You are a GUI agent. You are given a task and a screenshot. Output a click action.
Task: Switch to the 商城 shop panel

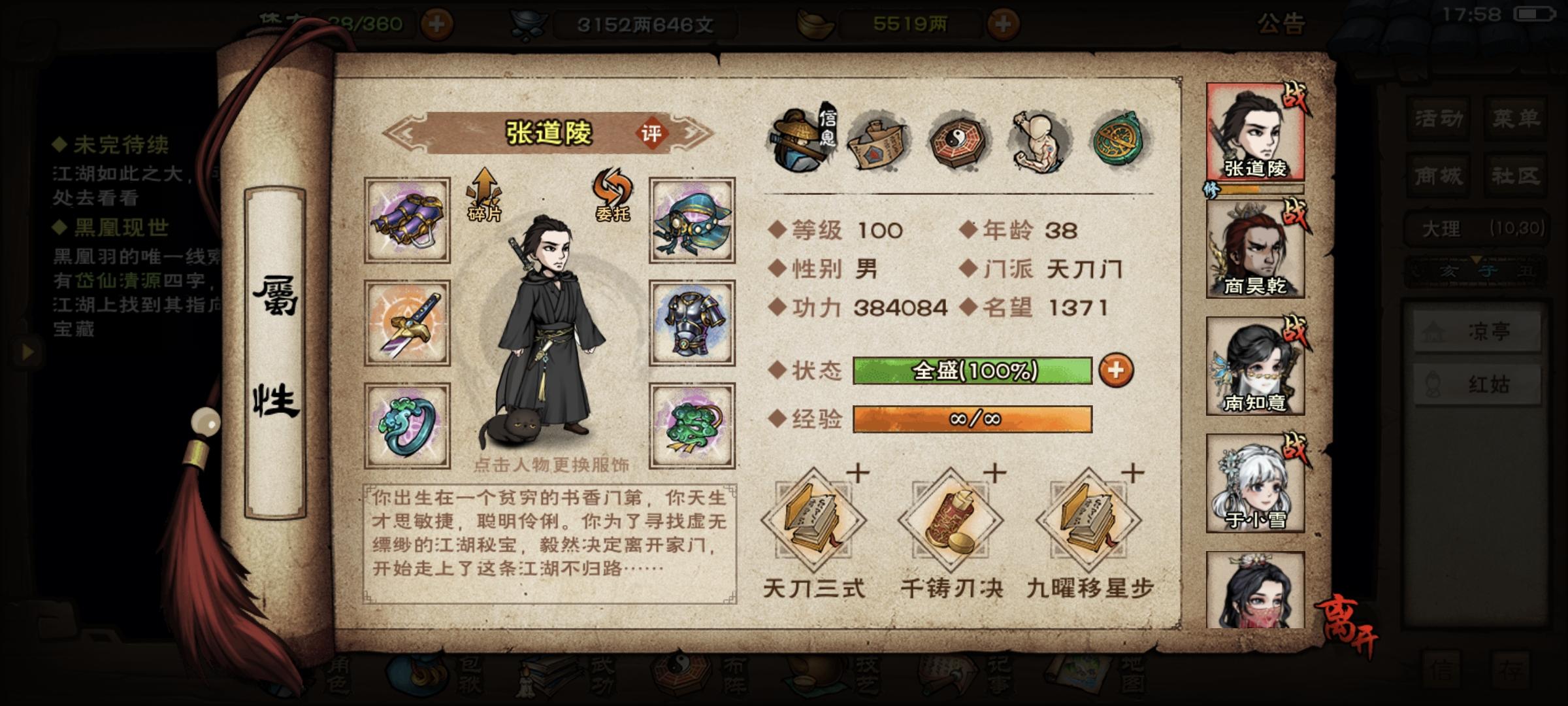click(x=1440, y=176)
